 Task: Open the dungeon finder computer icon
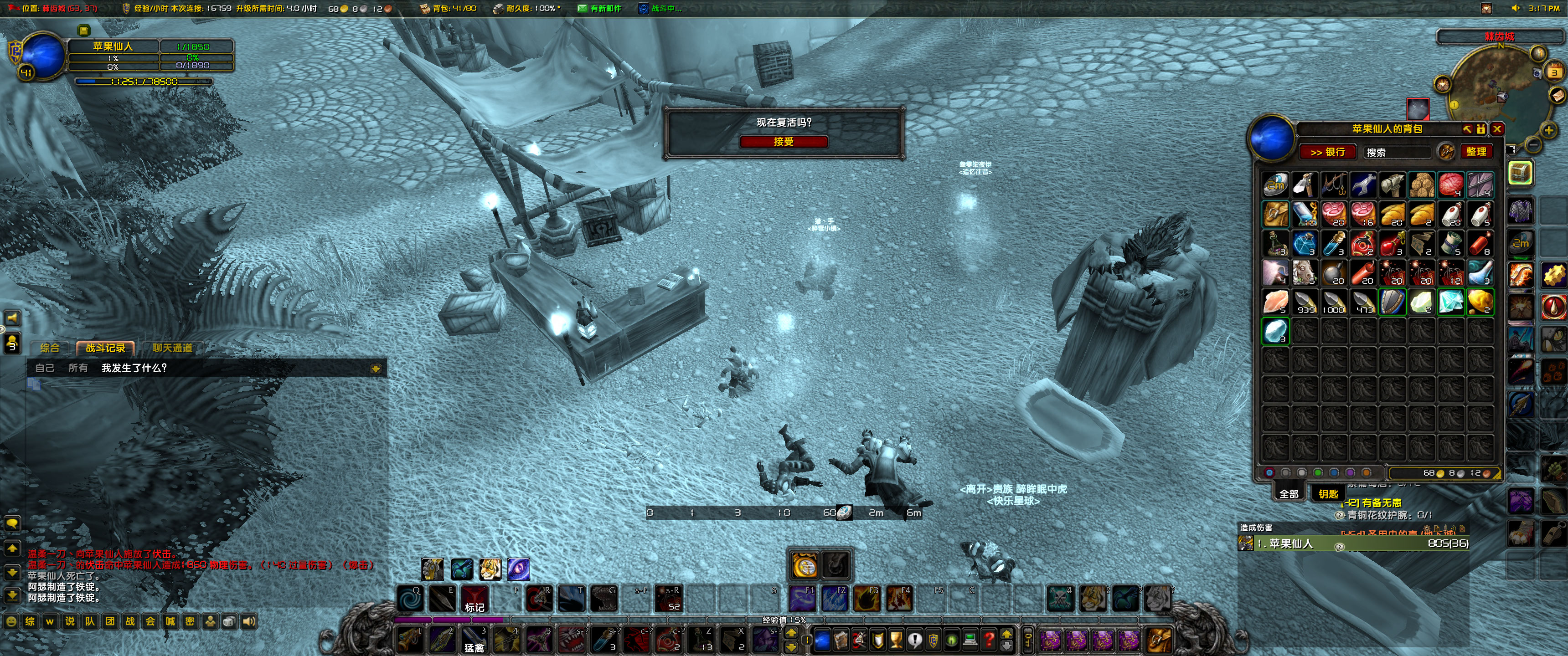click(x=970, y=641)
